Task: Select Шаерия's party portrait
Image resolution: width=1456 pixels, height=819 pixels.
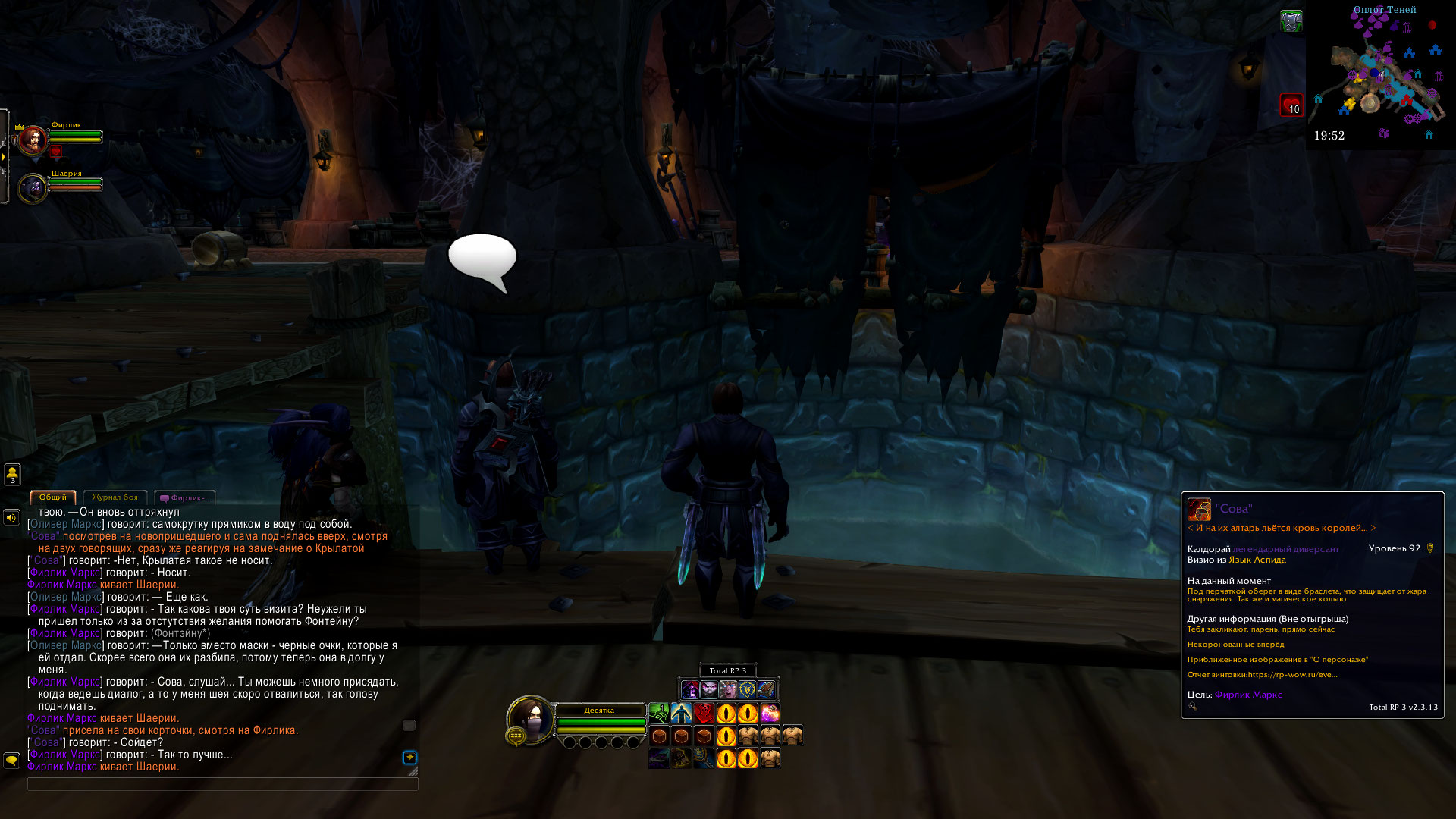Action: coord(33,189)
